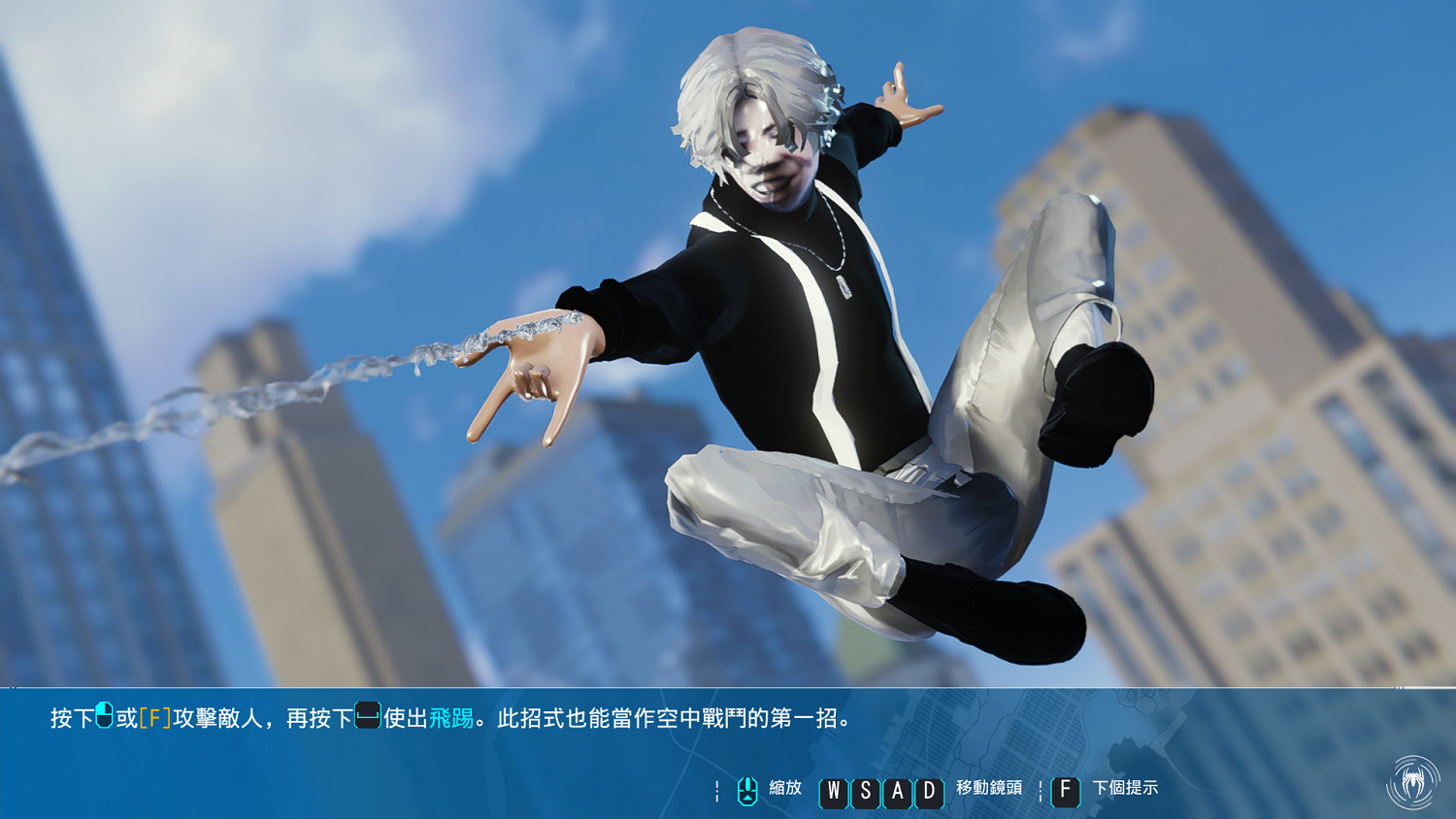This screenshot has width=1456, height=819.
Task: Click the 縮放 zoom label
Action: 784,788
